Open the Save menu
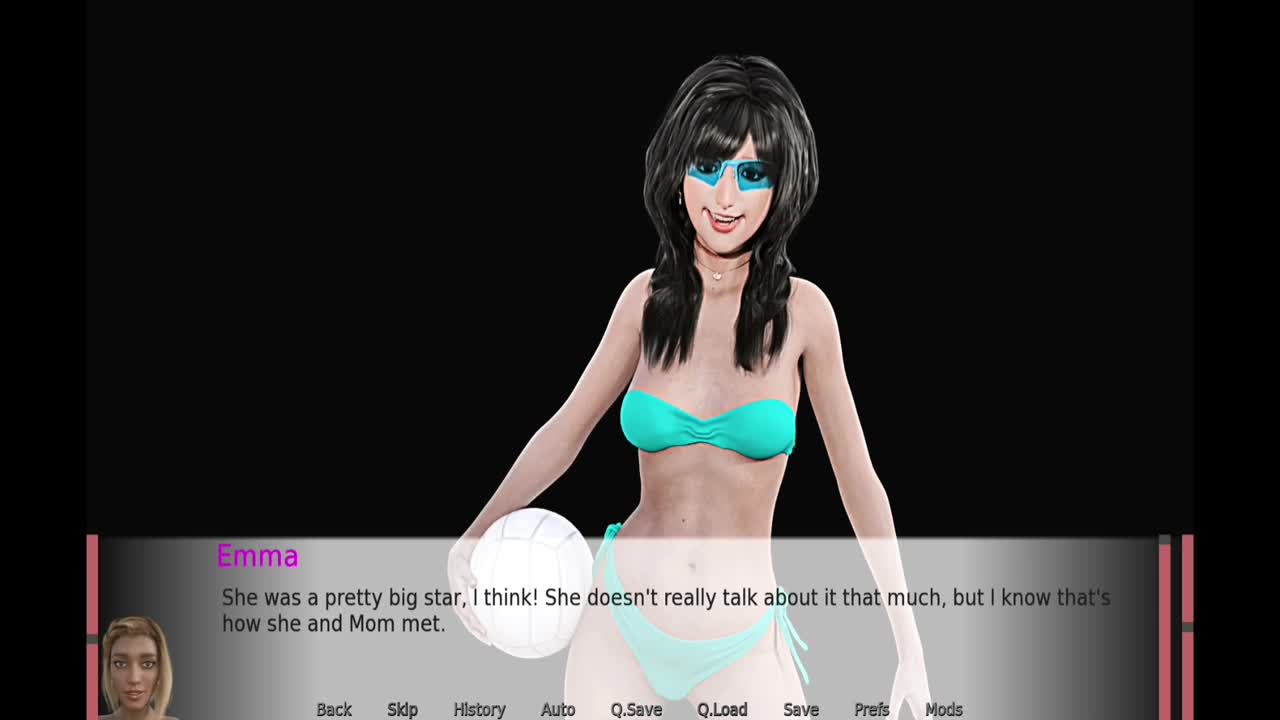Screen dimensions: 1280x720 click(801, 709)
